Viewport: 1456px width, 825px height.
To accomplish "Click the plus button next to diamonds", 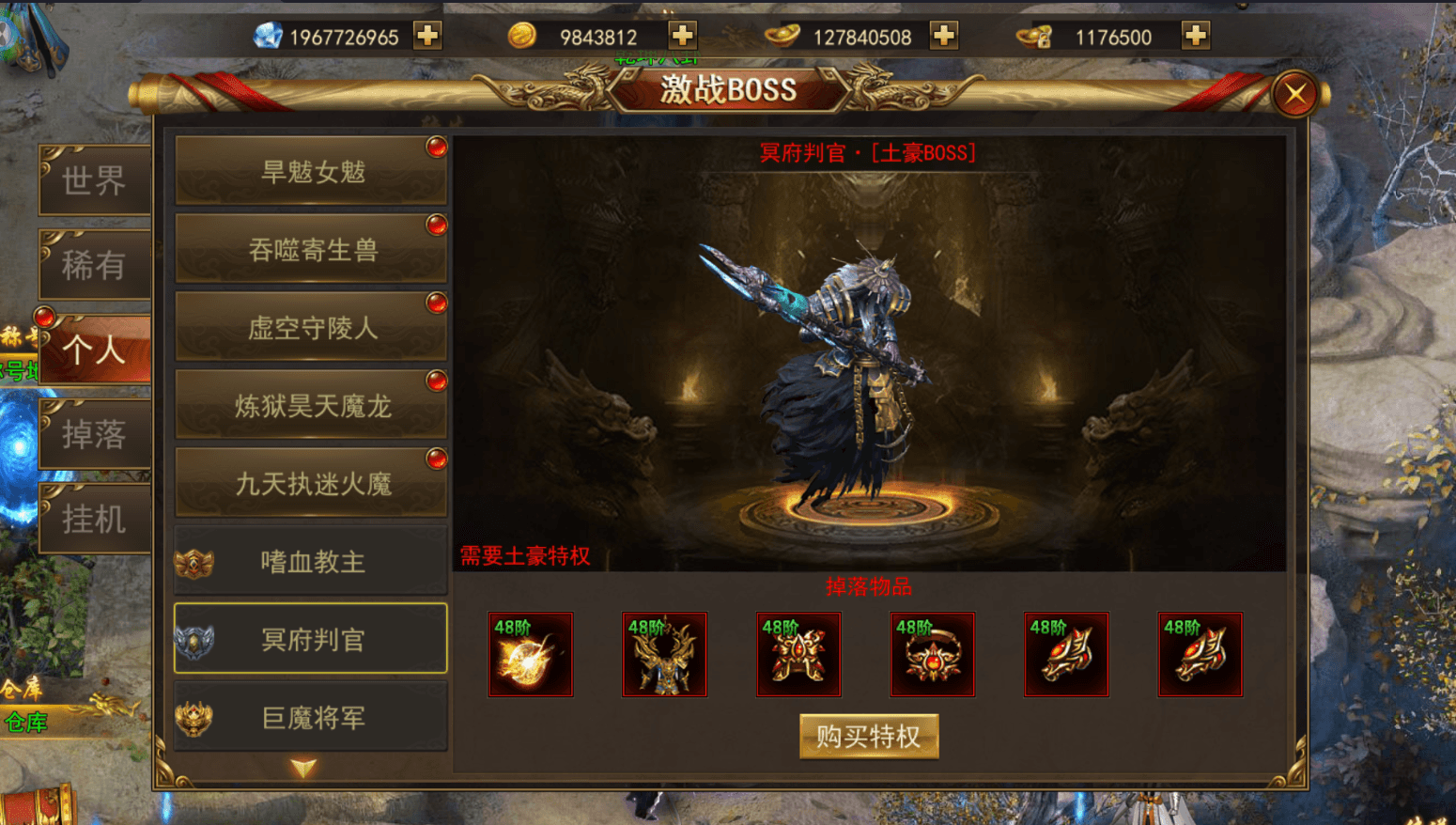I will (x=427, y=36).
